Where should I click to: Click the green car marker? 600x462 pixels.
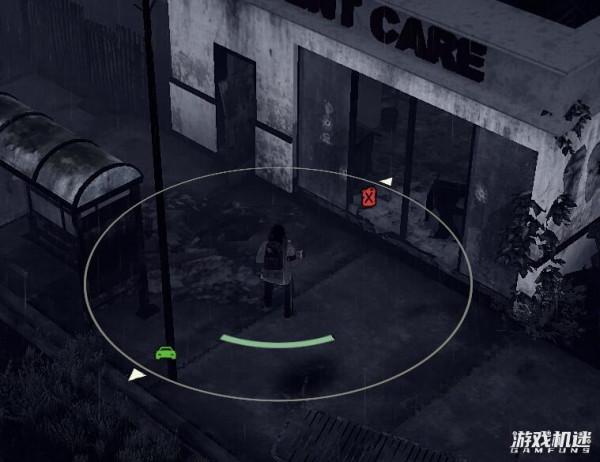click(x=165, y=352)
